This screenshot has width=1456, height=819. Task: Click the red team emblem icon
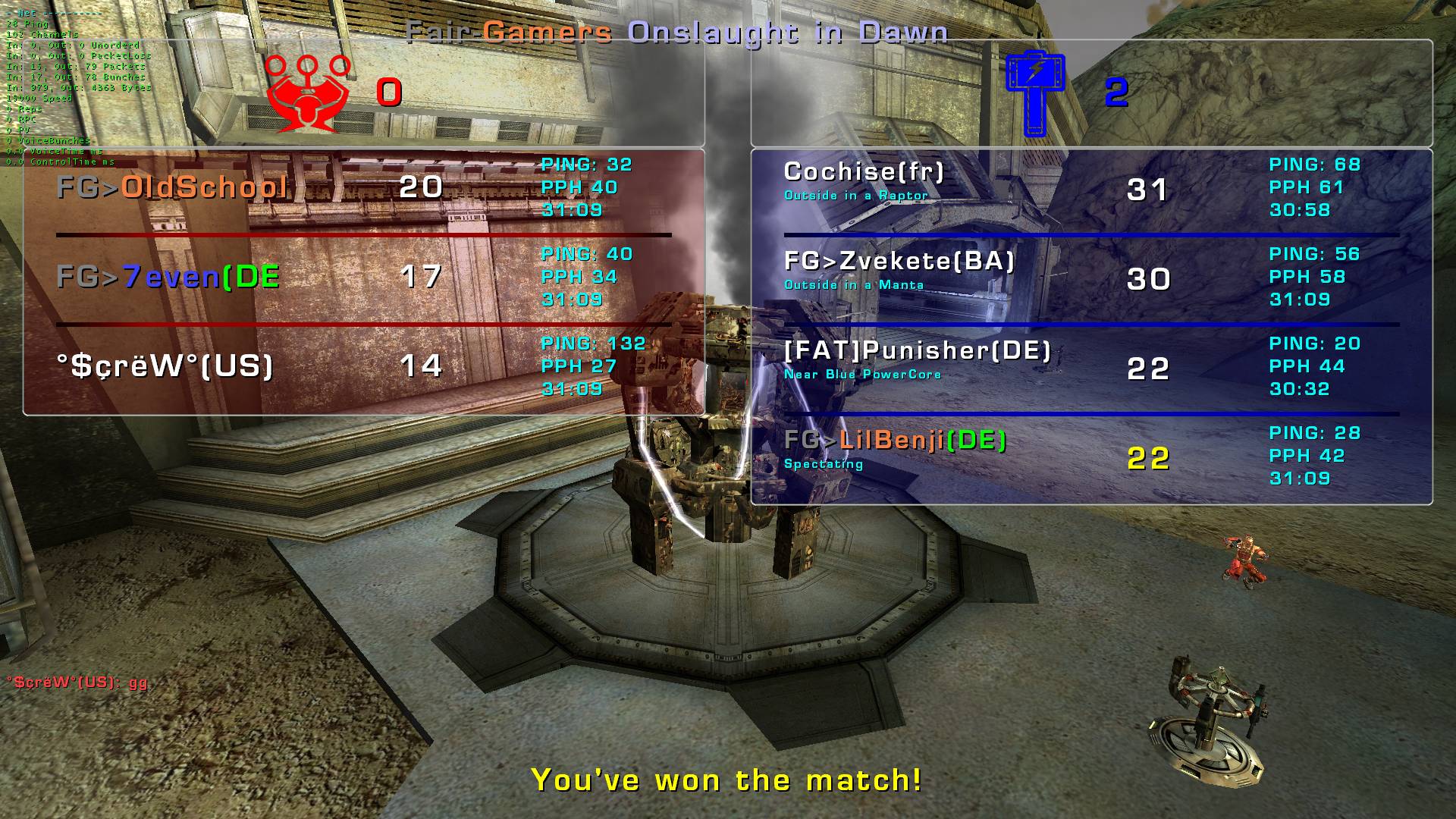307,93
